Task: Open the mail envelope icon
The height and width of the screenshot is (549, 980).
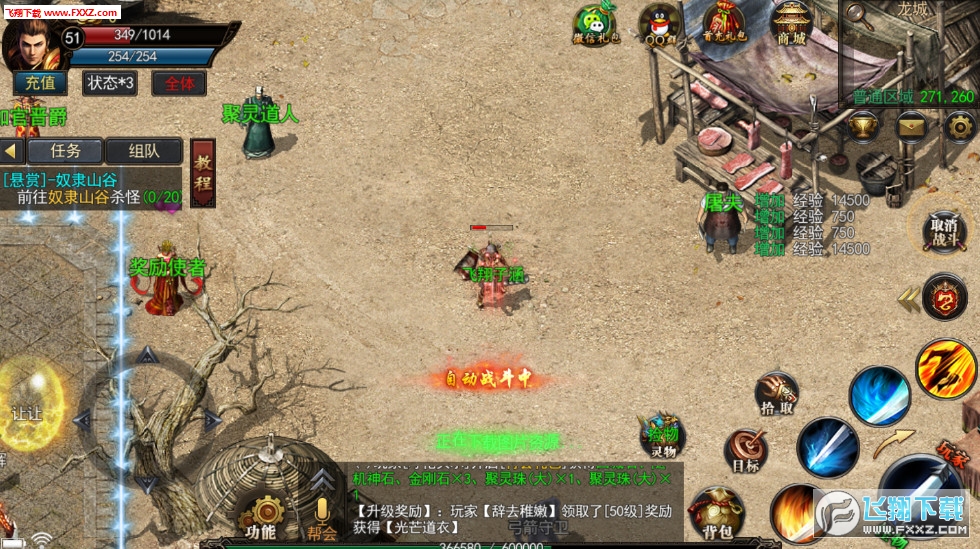Action: coord(911,126)
